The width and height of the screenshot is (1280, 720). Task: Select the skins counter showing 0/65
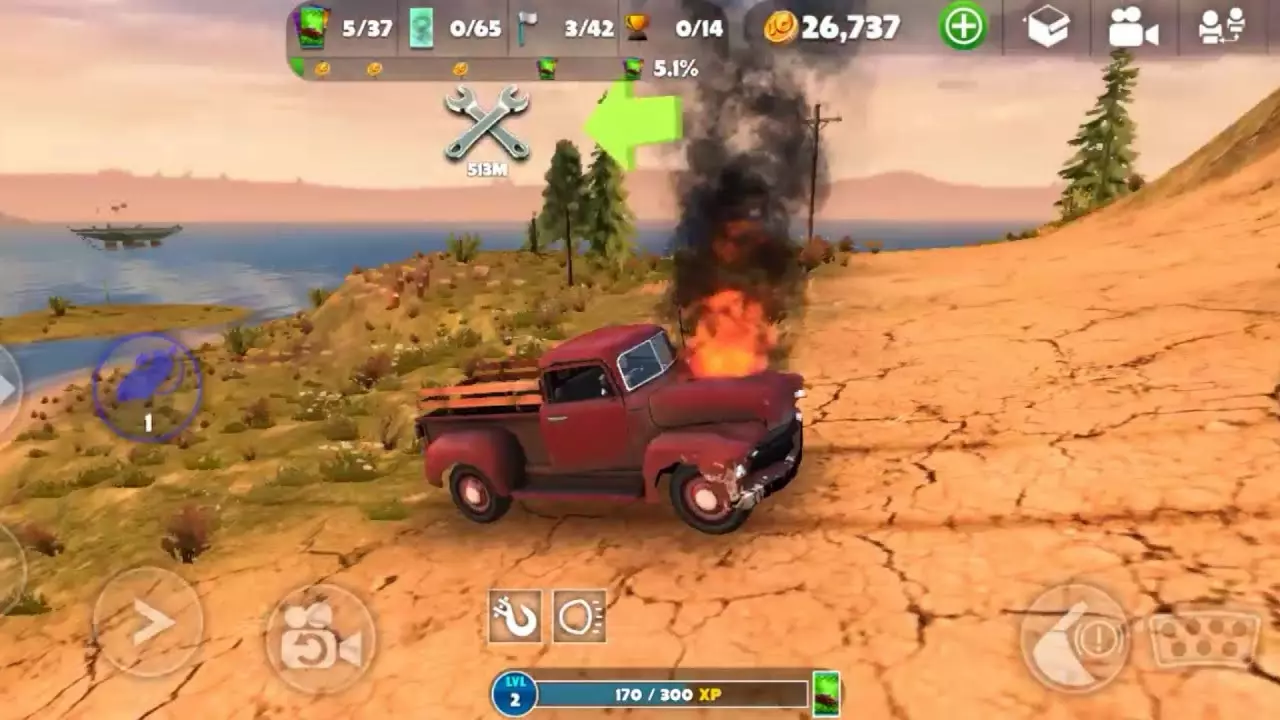click(x=450, y=27)
